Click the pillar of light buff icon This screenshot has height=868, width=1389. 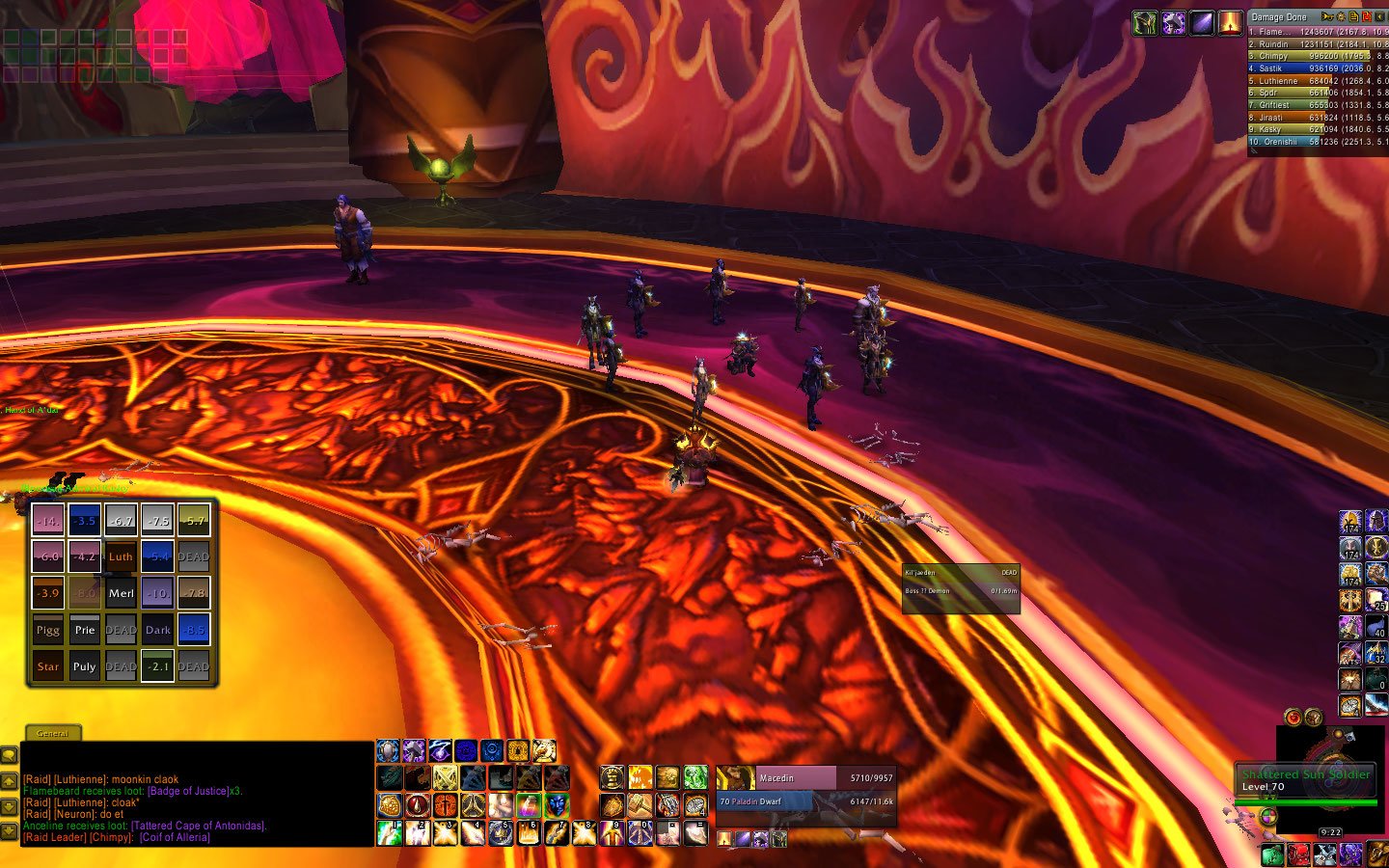1230,23
